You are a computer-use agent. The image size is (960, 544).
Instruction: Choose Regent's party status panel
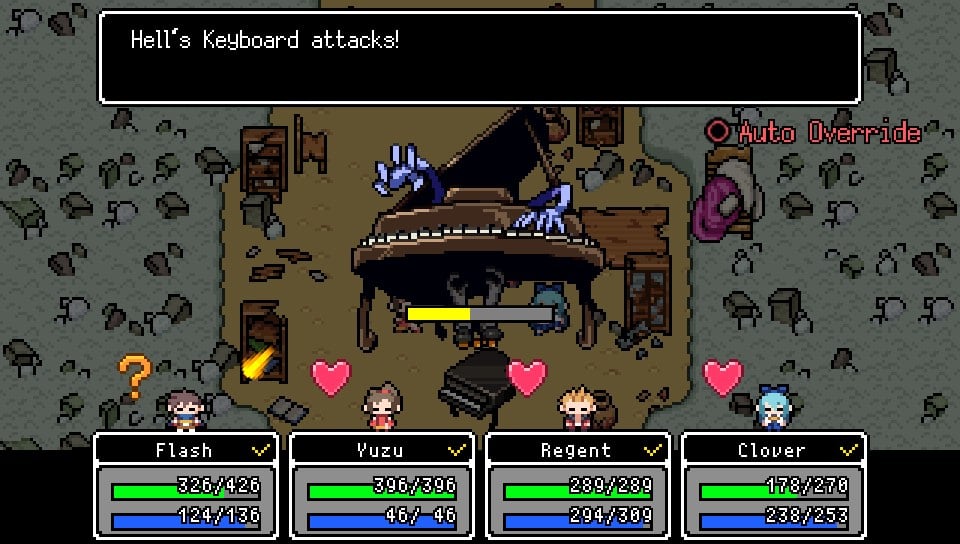coord(576,486)
